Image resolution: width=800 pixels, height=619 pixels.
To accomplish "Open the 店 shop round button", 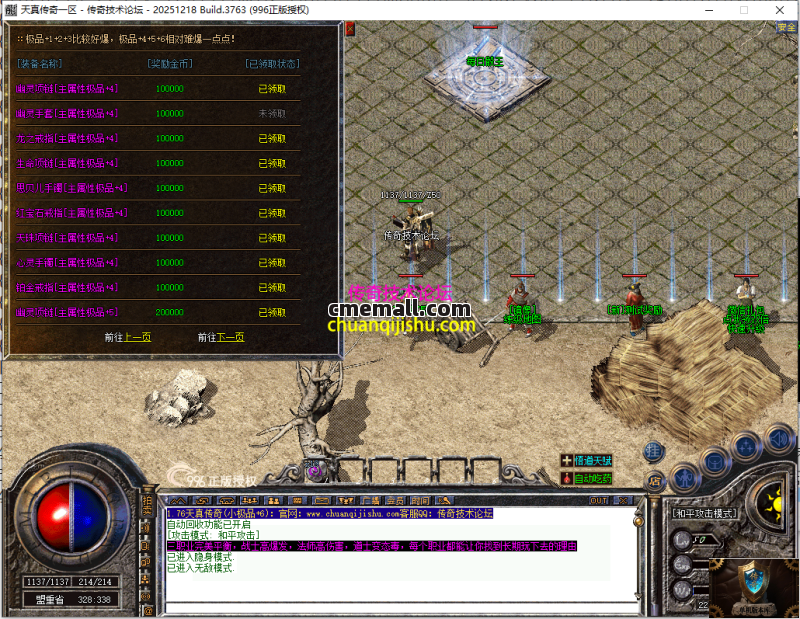I will pyautogui.click(x=656, y=481).
